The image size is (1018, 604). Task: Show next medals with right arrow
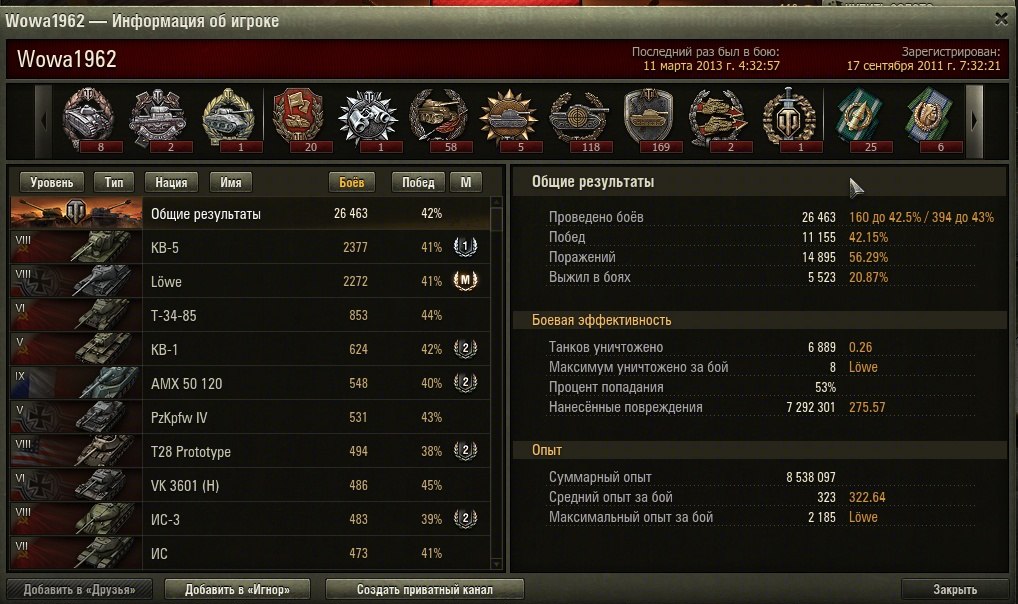click(x=975, y=119)
